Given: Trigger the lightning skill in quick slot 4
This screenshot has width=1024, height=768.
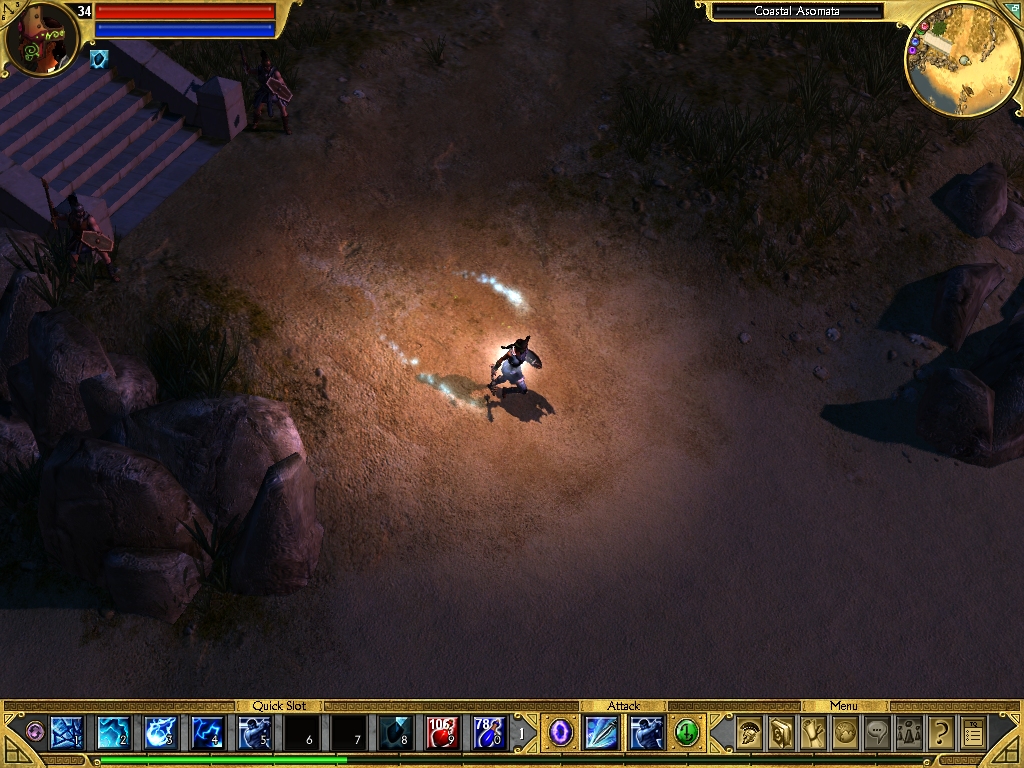Looking at the screenshot, I should (x=208, y=733).
